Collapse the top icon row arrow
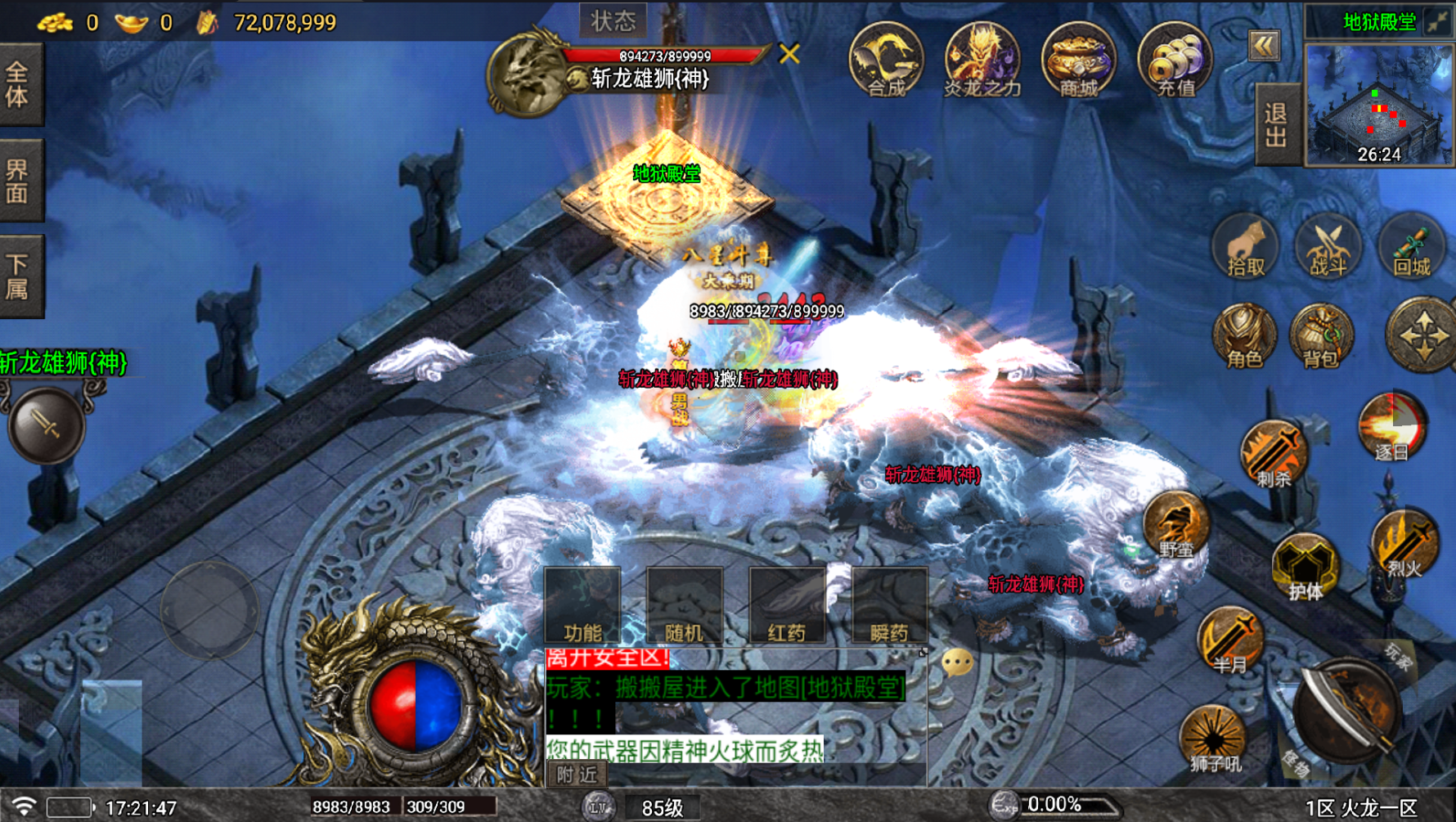Screen dimensions: 1456x822 (x=1264, y=46)
